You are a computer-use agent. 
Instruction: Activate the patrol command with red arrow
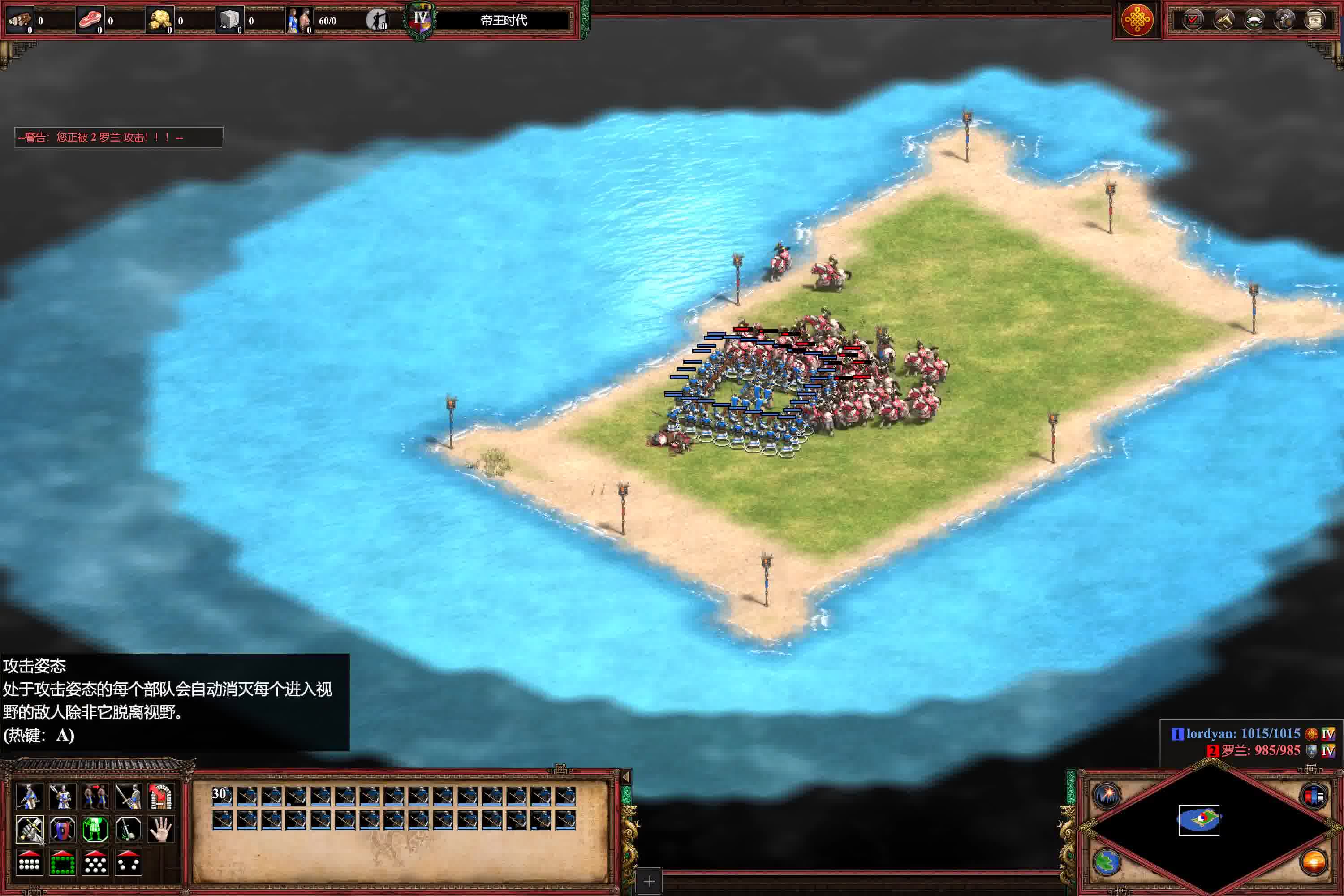tap(95, 796)
